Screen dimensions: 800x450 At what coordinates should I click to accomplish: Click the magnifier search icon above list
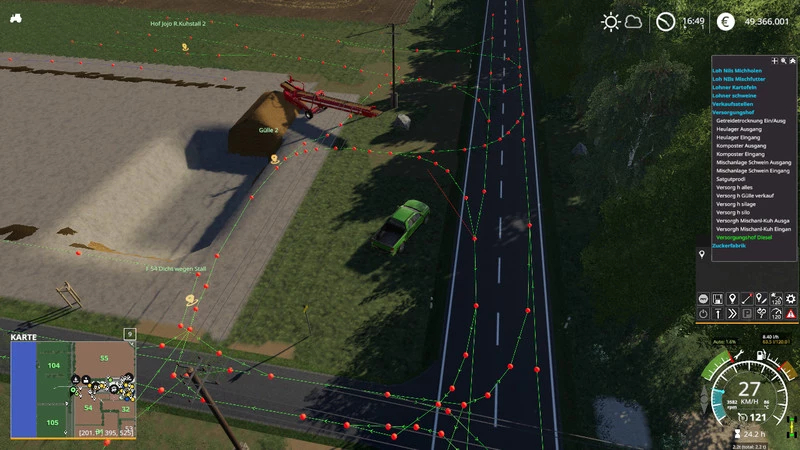pyautogui.click(x=782, y=61)
